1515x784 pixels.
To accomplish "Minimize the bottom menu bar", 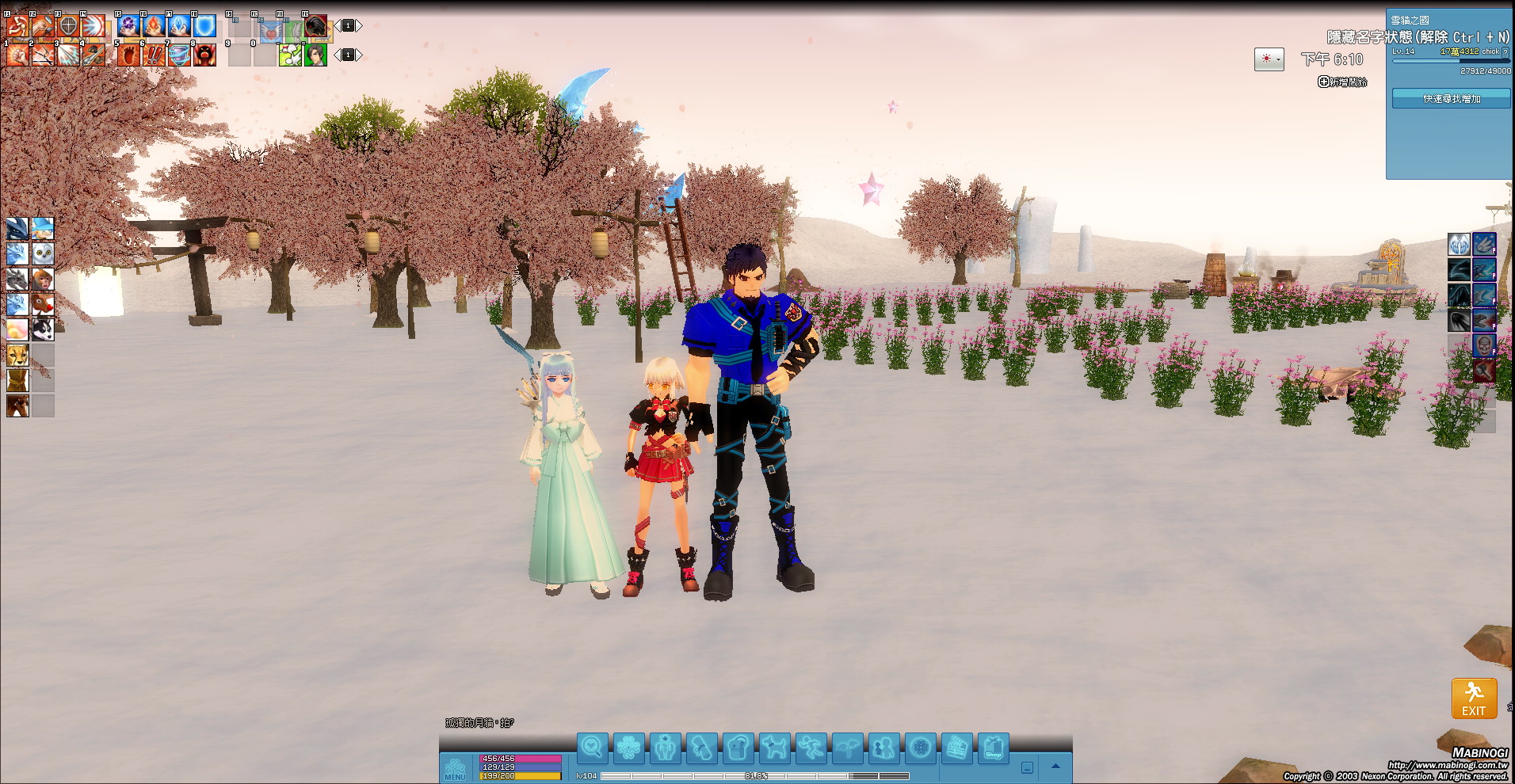I will click(x=1027, y=767).
